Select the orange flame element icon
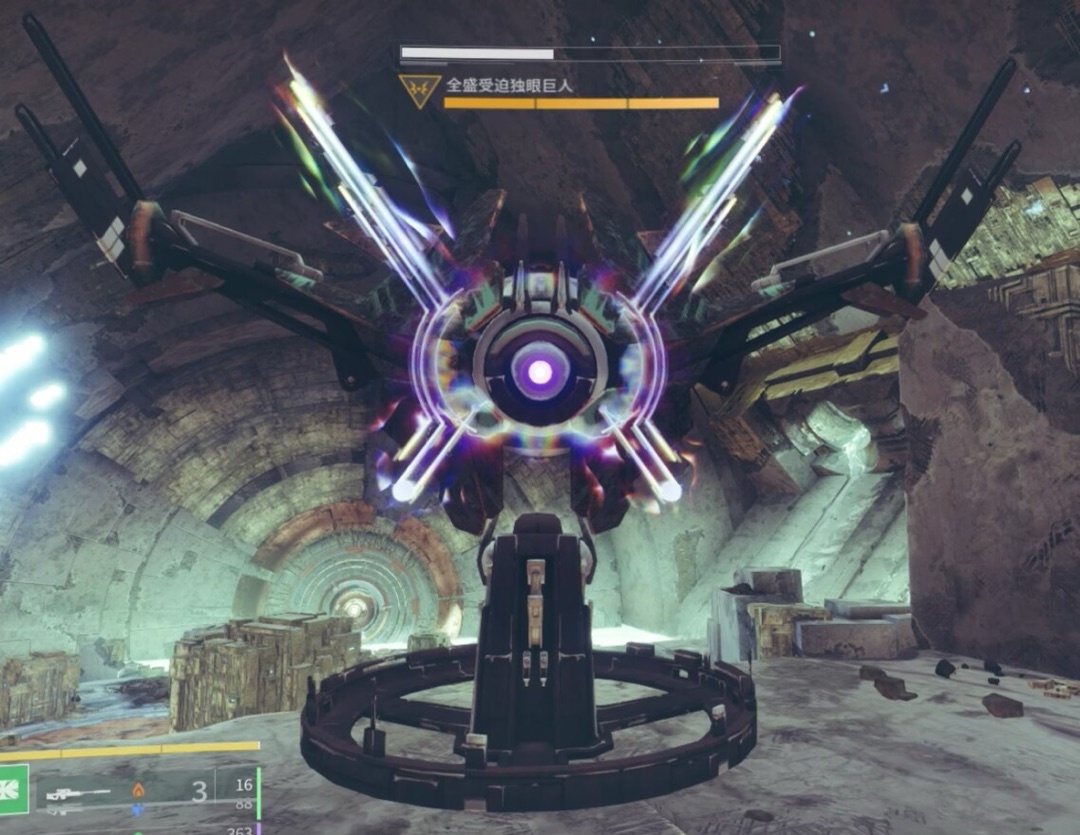 pos(138,790)
